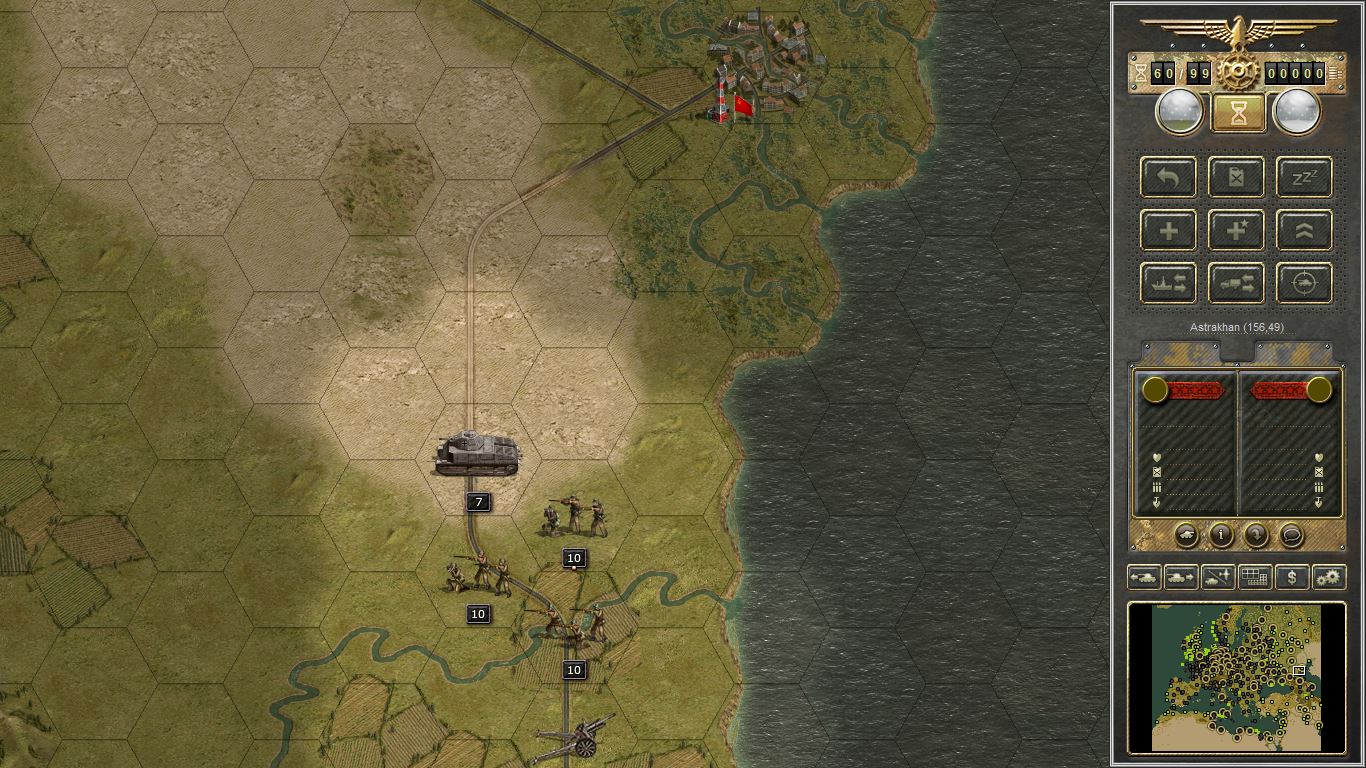1366x768 pixels.
Task: Select the previous unit button
Action: (x=1145, y=577)
